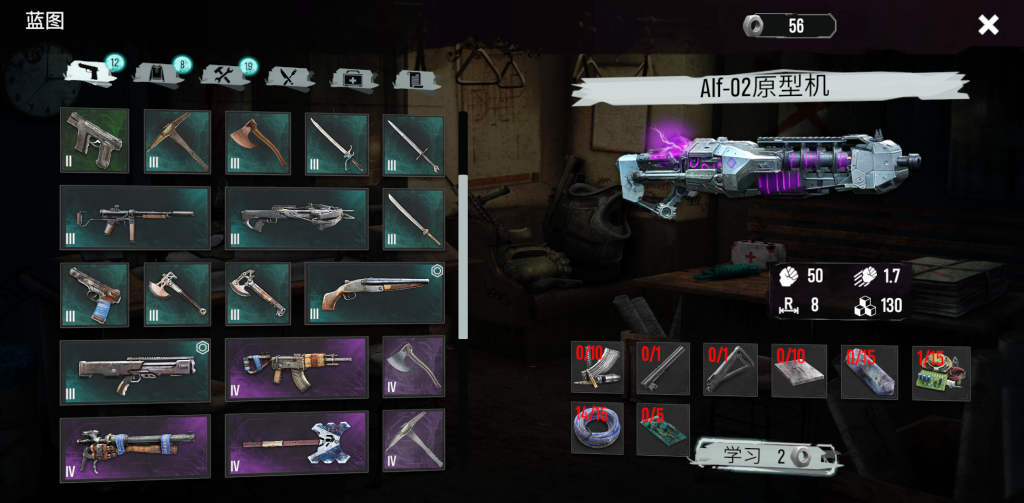Select the blue wire coil material

coord(597,429)
